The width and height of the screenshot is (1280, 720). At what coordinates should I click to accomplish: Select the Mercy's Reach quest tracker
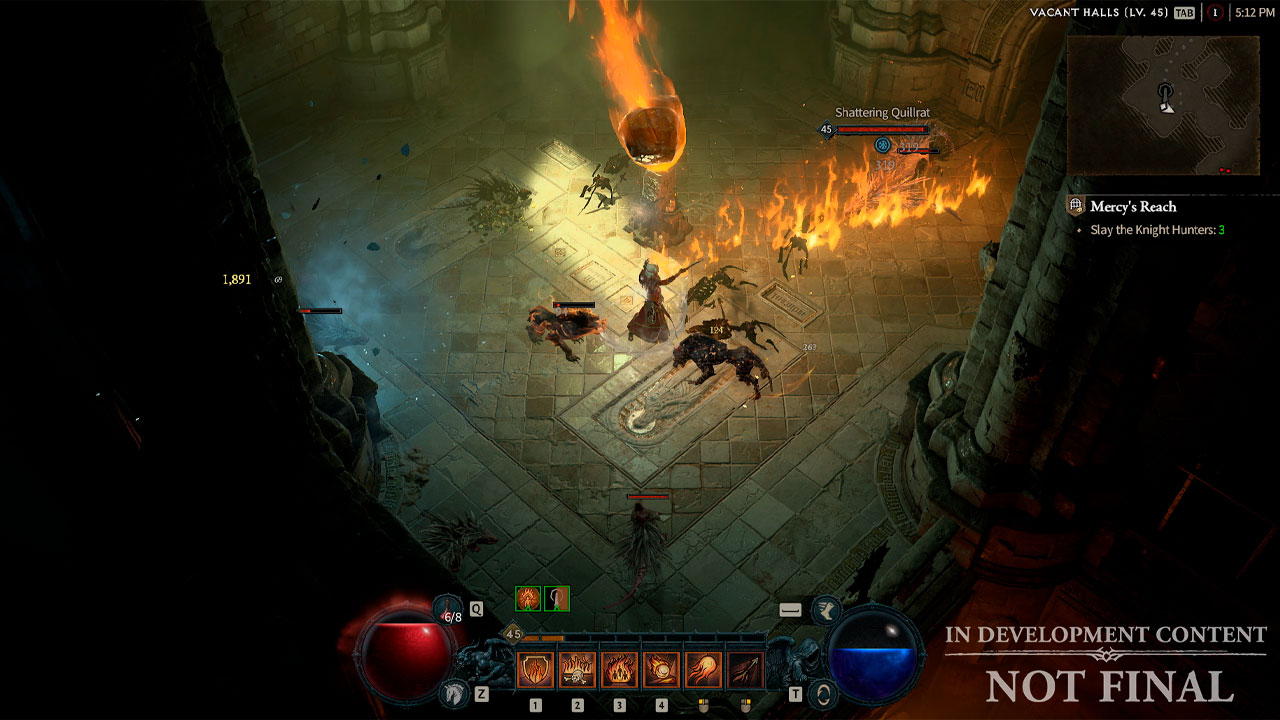click(x=1133, y=207)
